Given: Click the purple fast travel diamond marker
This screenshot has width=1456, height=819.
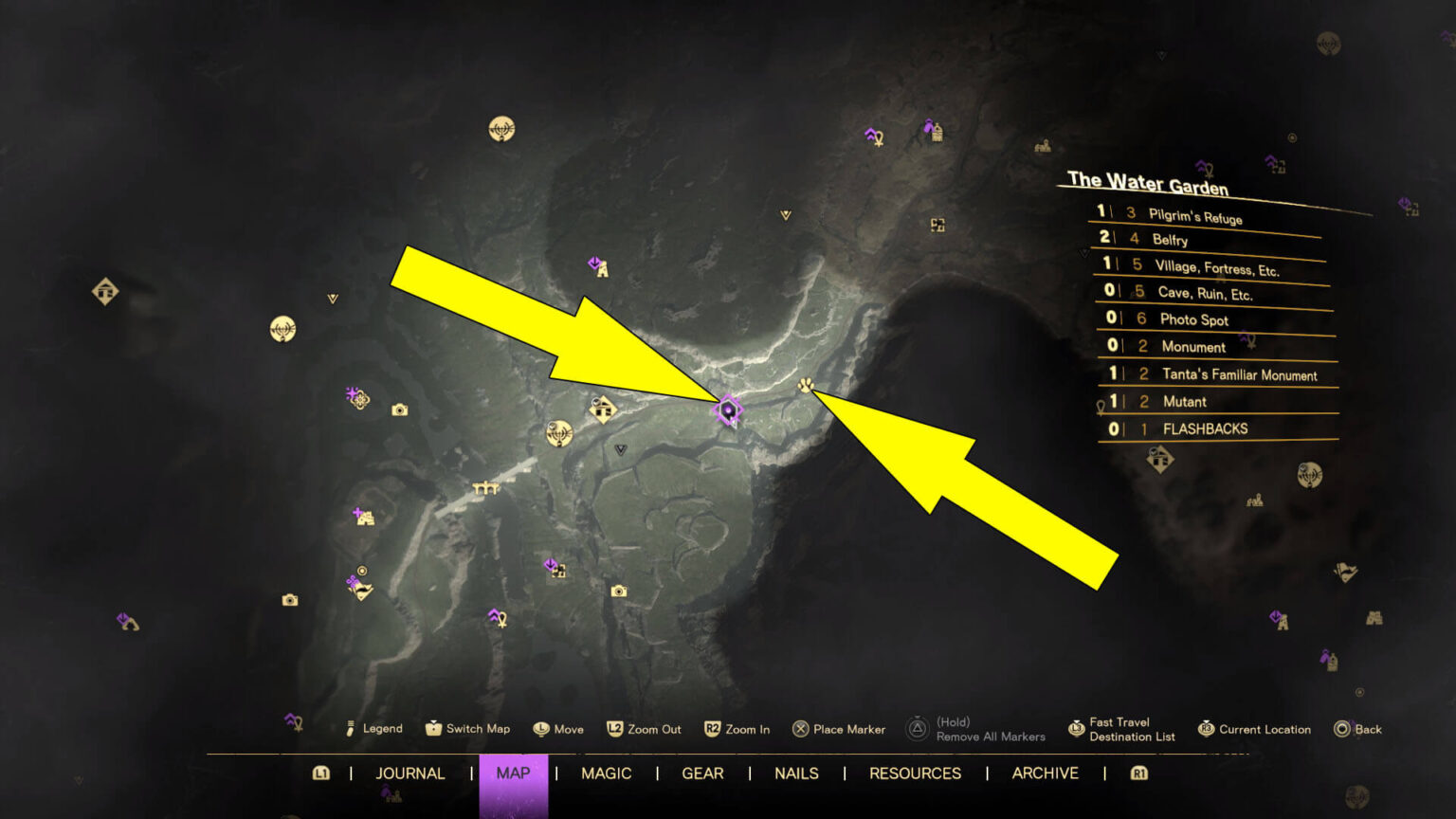Looking at the screenshot, I should pos(728,409).
